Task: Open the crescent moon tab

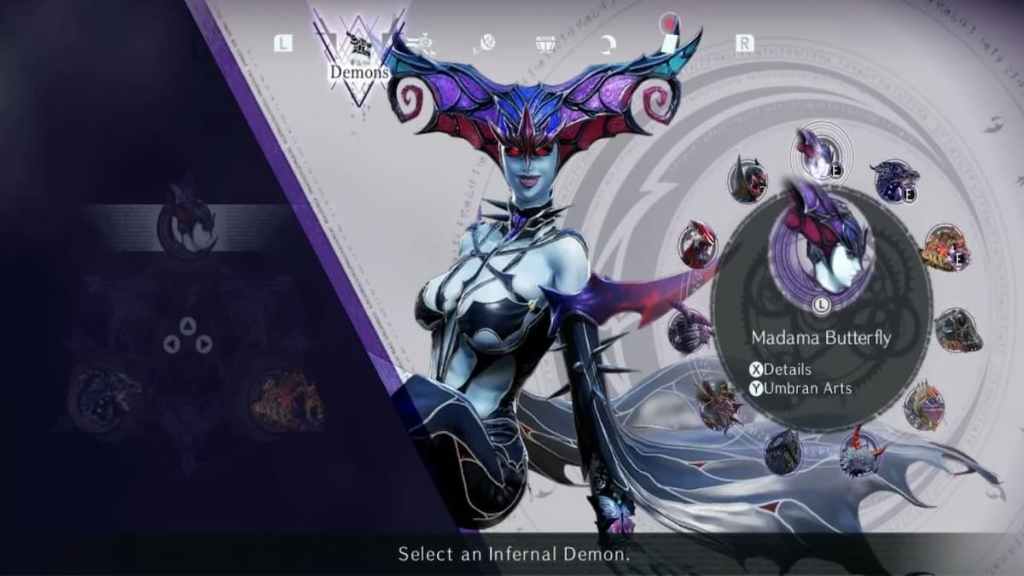Action: 609,43
